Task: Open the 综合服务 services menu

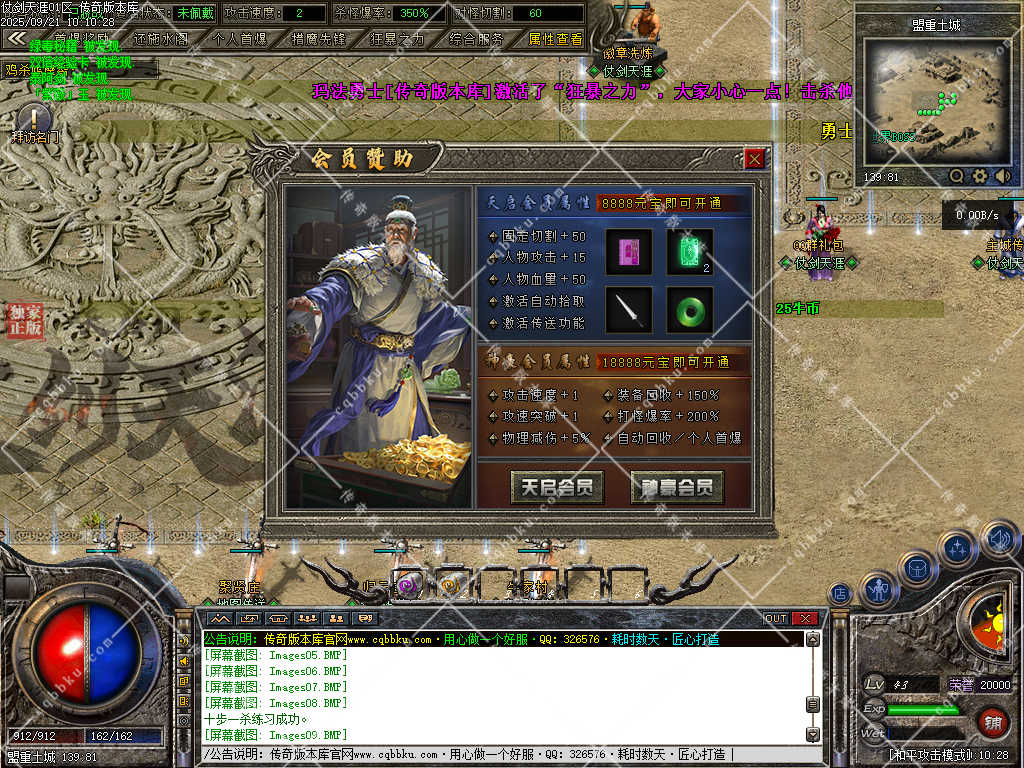Action: [476, 40]
